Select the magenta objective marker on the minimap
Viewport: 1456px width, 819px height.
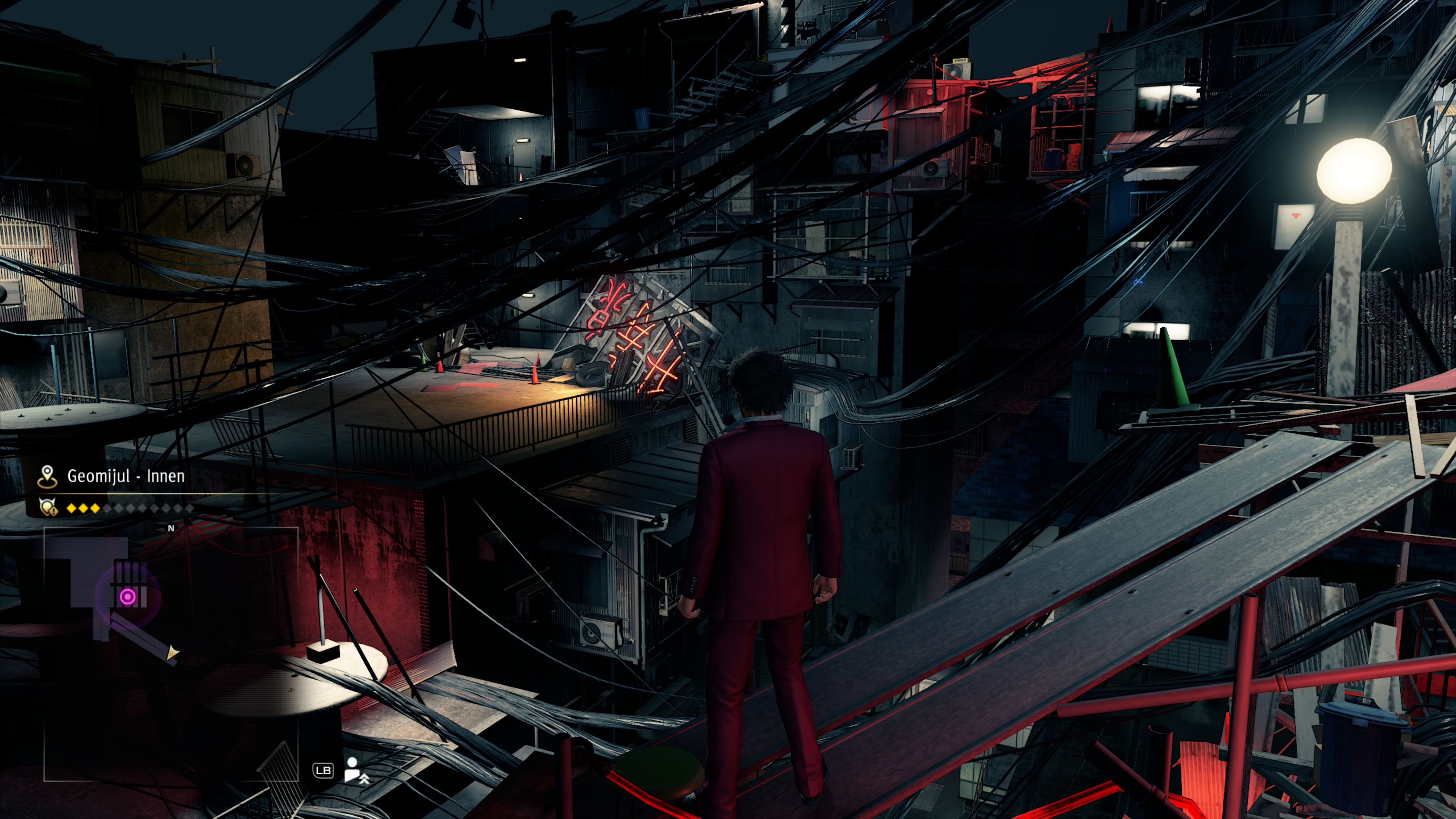point(128,596)
